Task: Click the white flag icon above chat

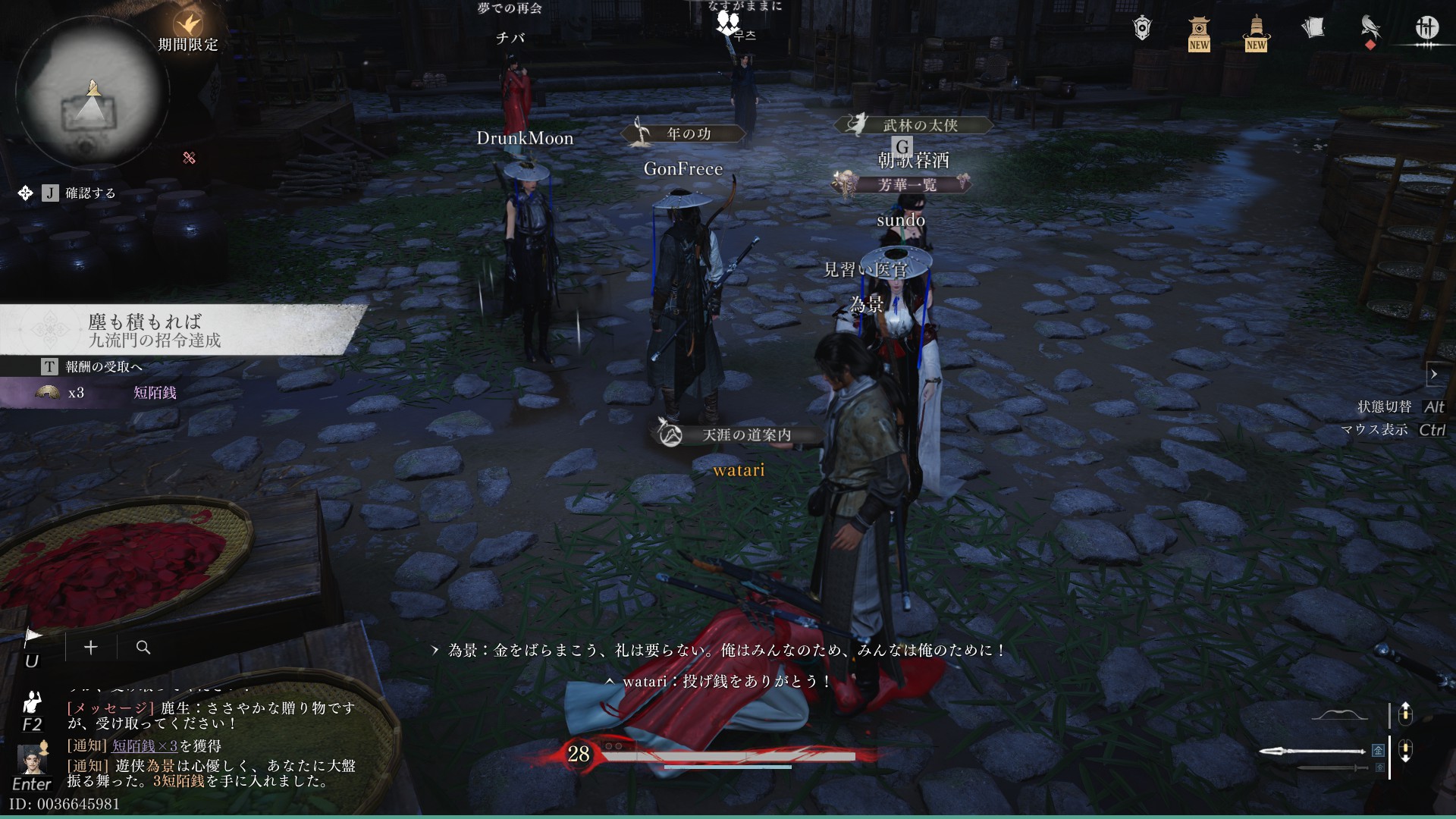Action: [33, 637]
